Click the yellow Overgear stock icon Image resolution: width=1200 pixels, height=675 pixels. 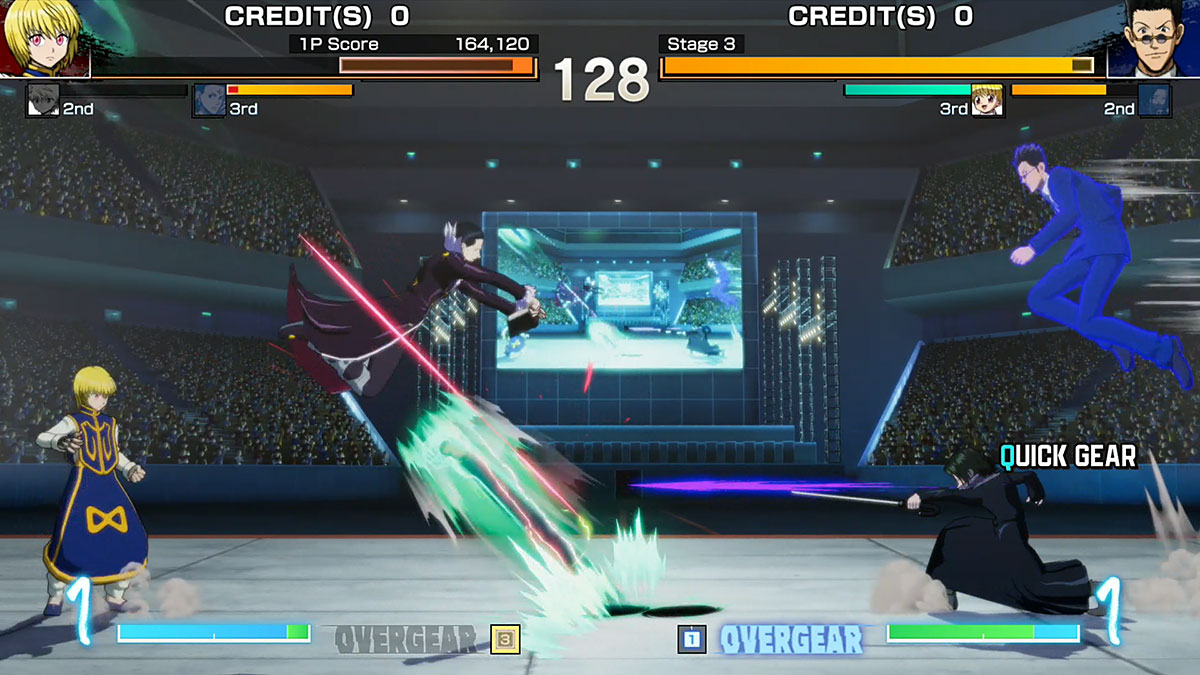[505, 638]
